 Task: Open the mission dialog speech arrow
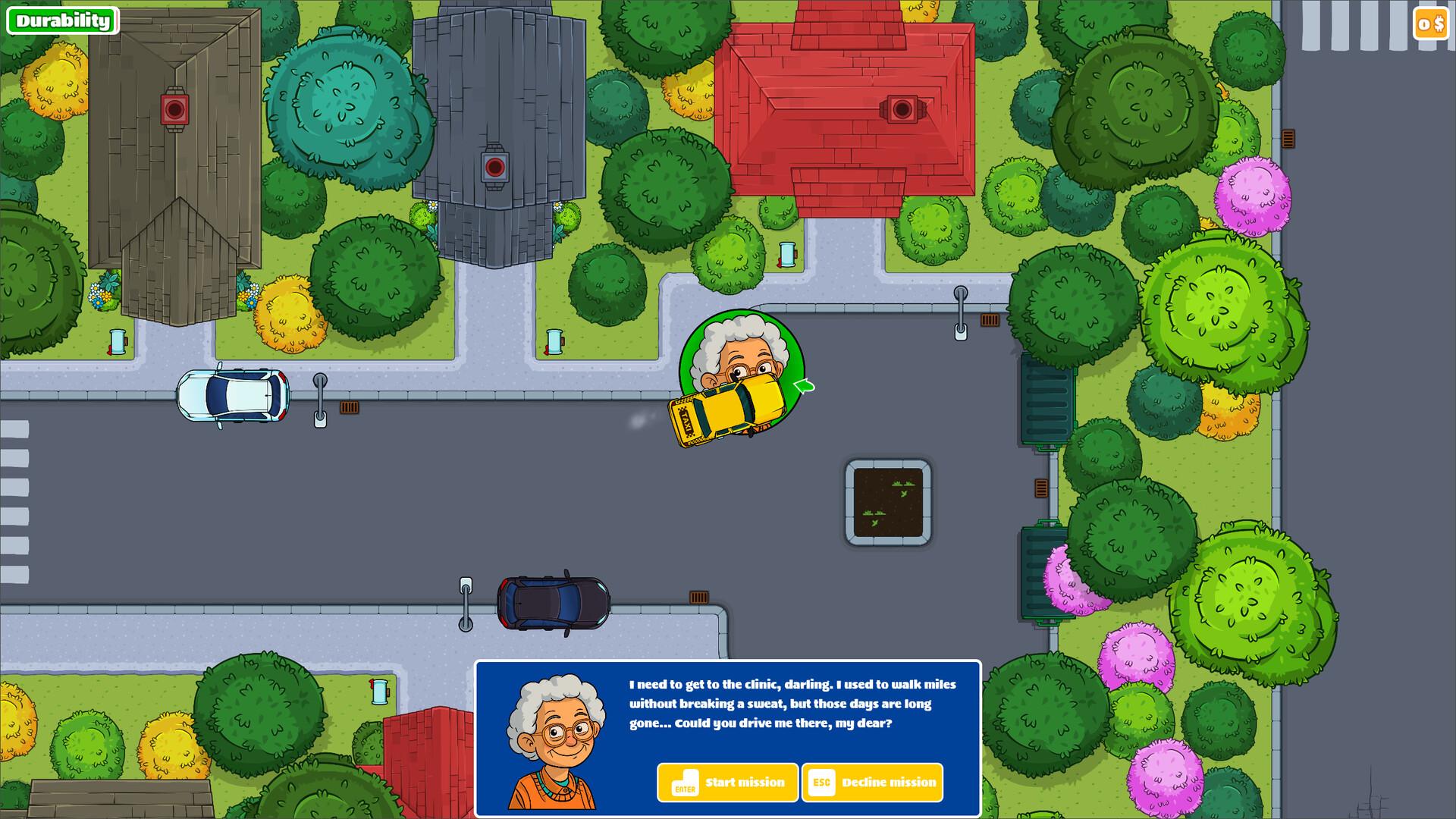click(x=802, y=386)
